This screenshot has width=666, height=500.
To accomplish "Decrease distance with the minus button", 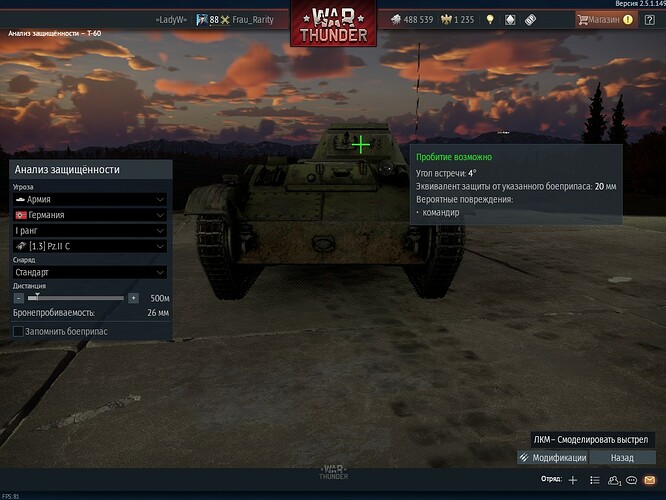I will [x=18, y=298].
